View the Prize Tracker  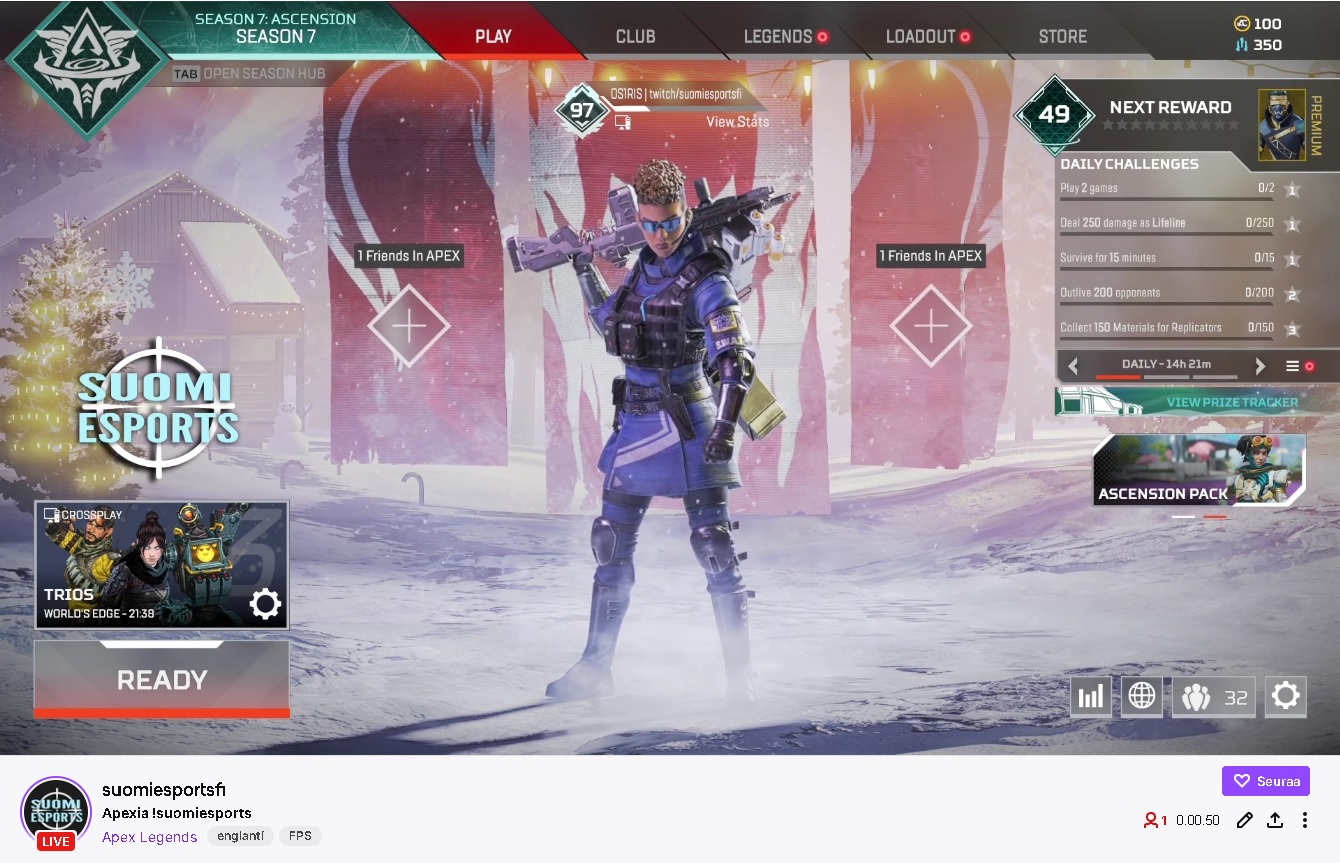click(1232, 402)
